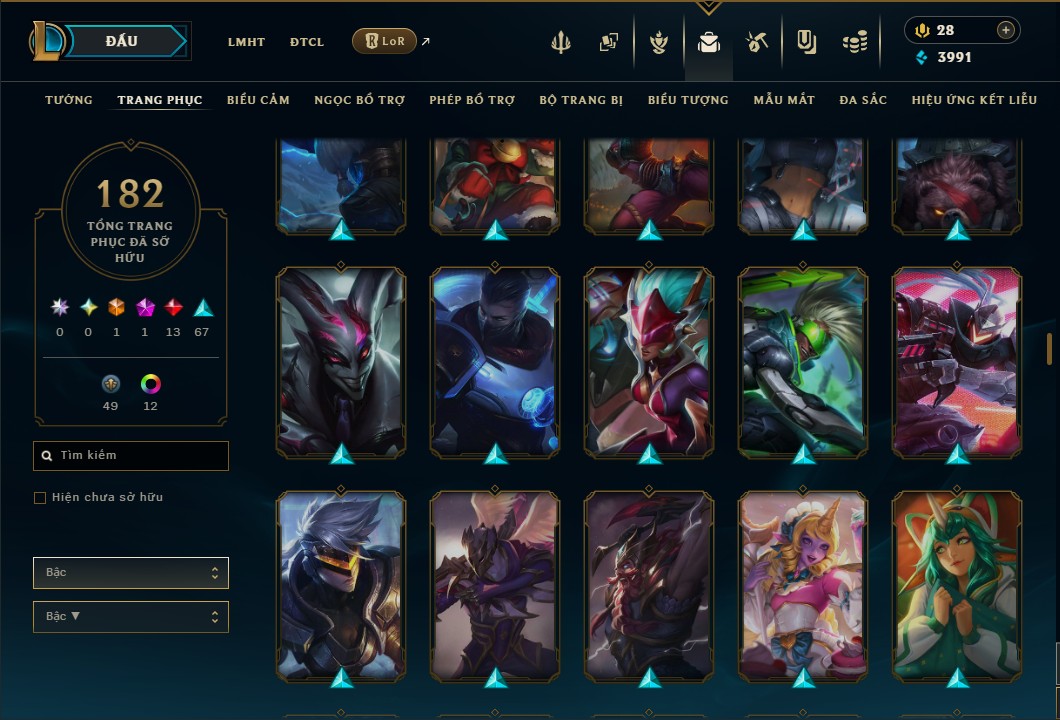The width and height of the screenshot is (1060, 720).
Task: Click the Tìm kiếm search field
Action: [x=131, y=456]
